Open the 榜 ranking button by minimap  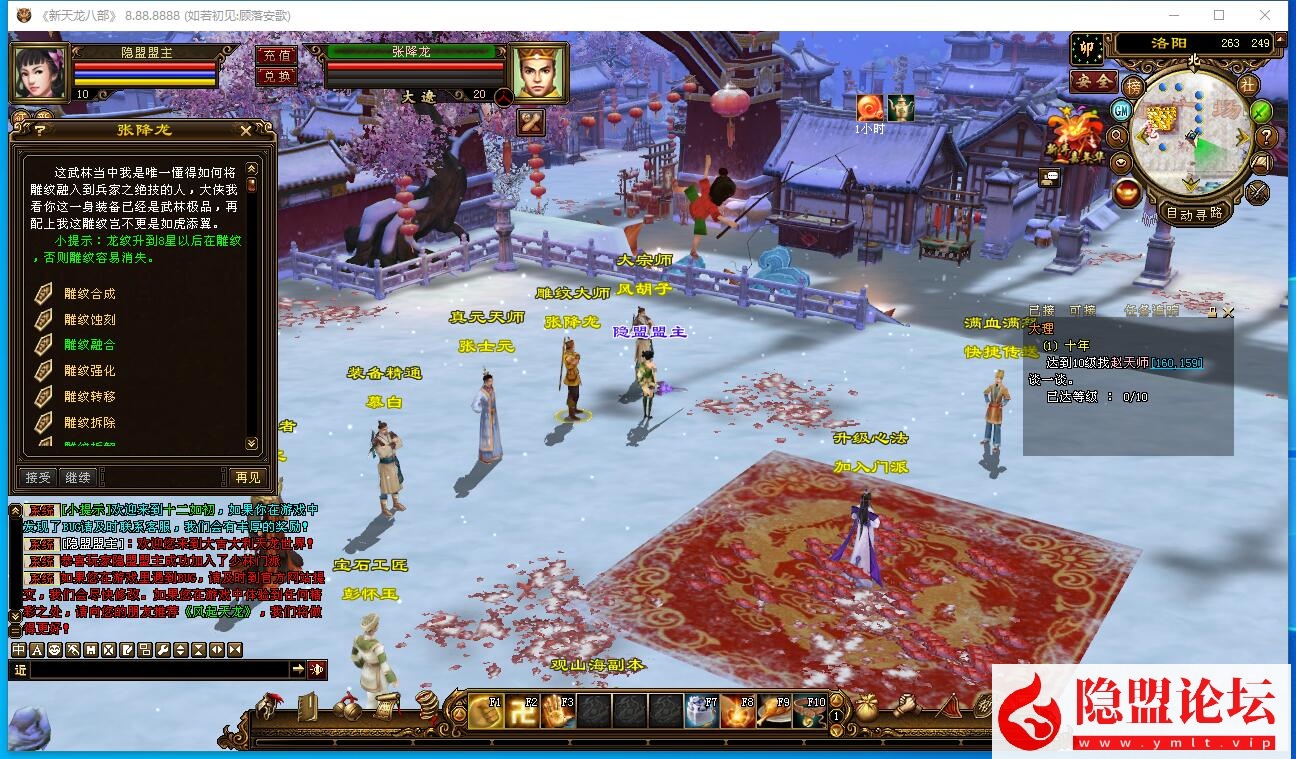pos(1133,86)
